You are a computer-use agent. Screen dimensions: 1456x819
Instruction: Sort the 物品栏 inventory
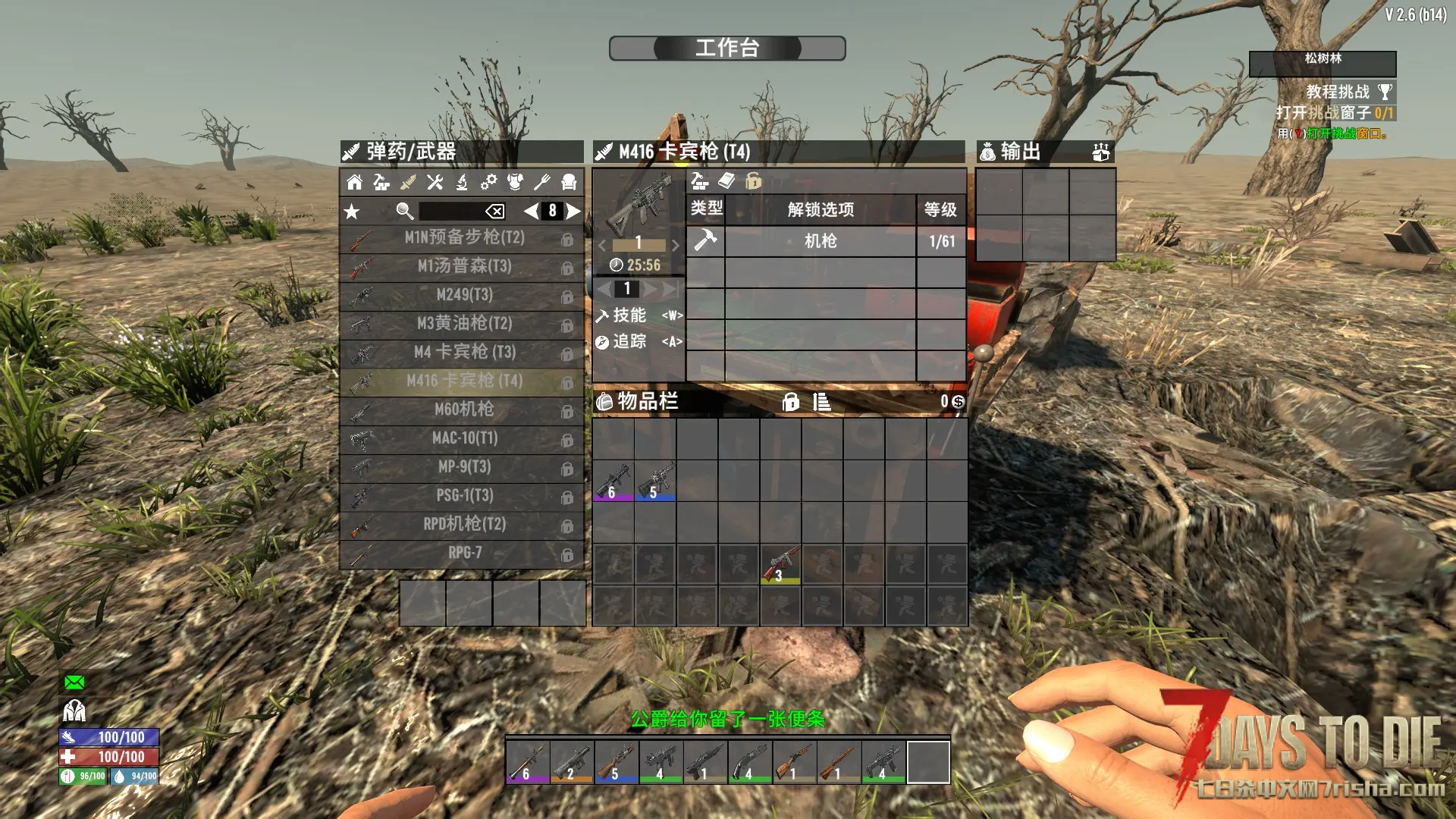click(821, 402)
